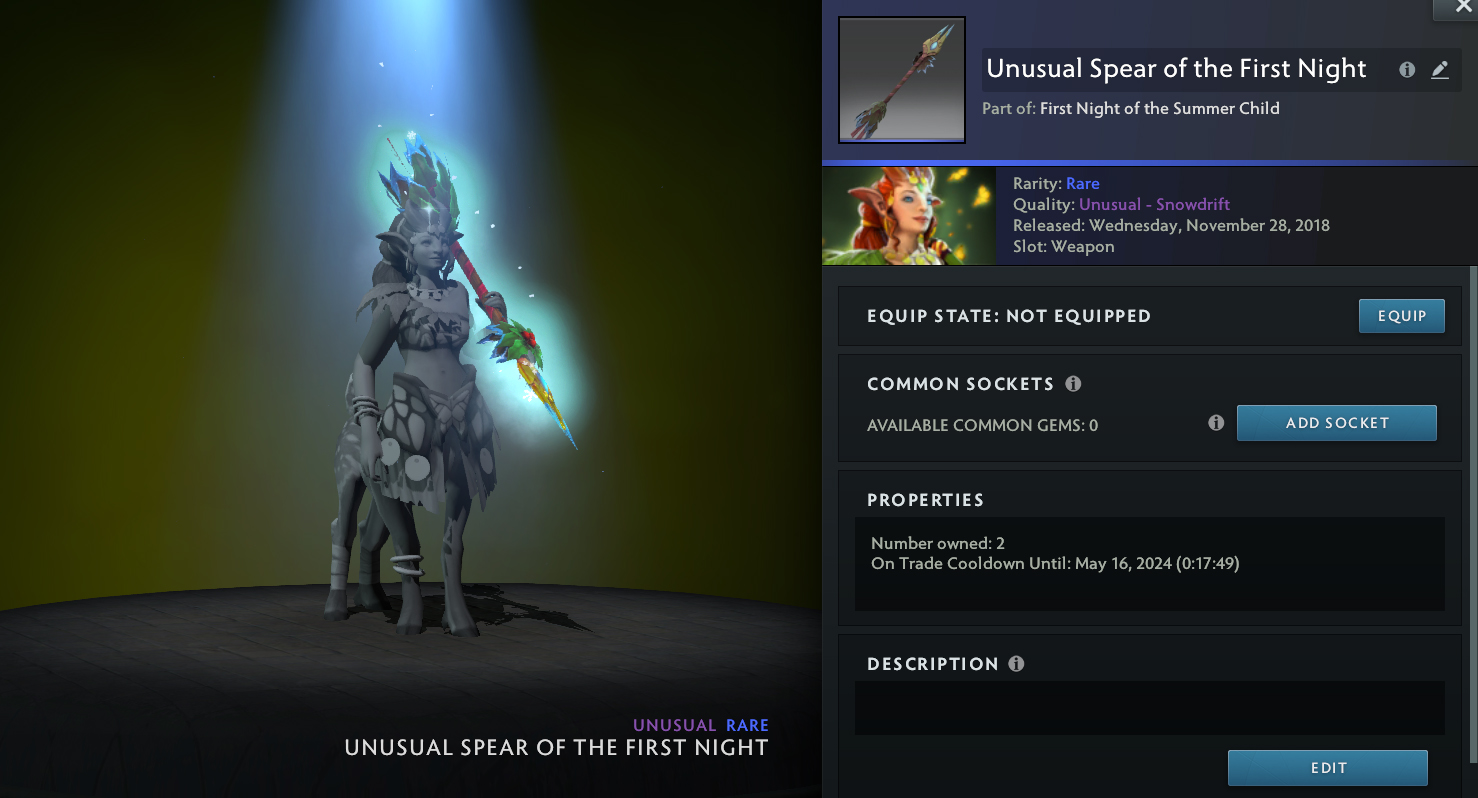Image resolution: width=1478 pixels, height=798 pixels.
Task: Show the Description info tooltip
Action: 1017,664
